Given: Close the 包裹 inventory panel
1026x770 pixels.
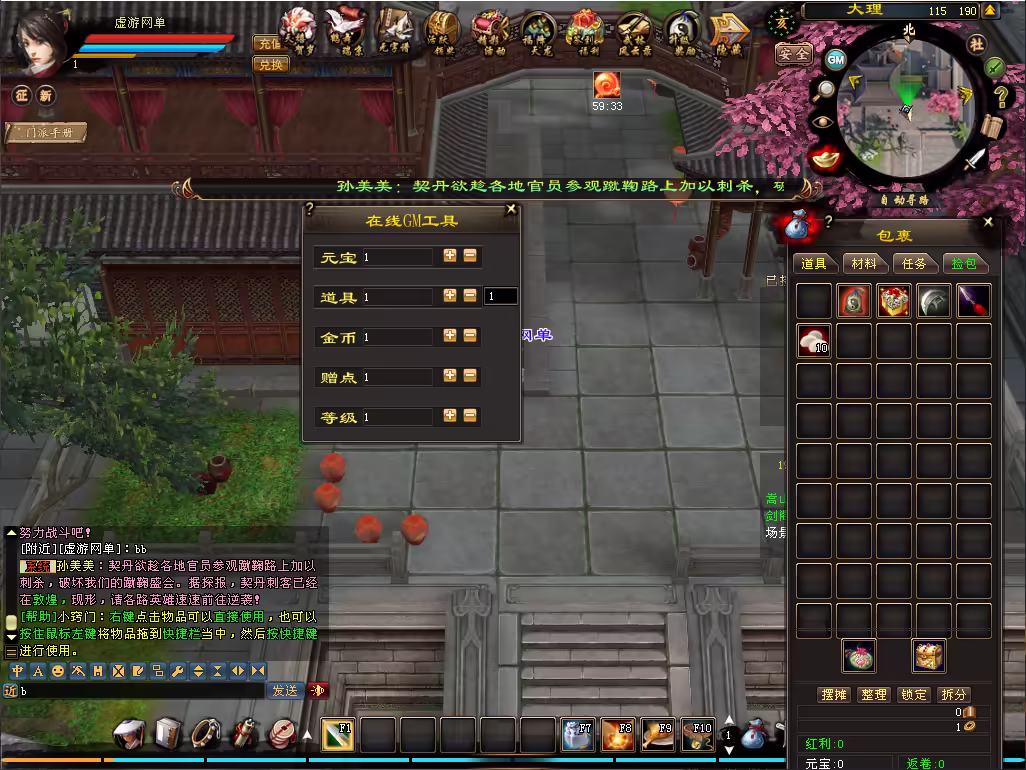Looking at the screenshot, I should [x=988, y=222].
